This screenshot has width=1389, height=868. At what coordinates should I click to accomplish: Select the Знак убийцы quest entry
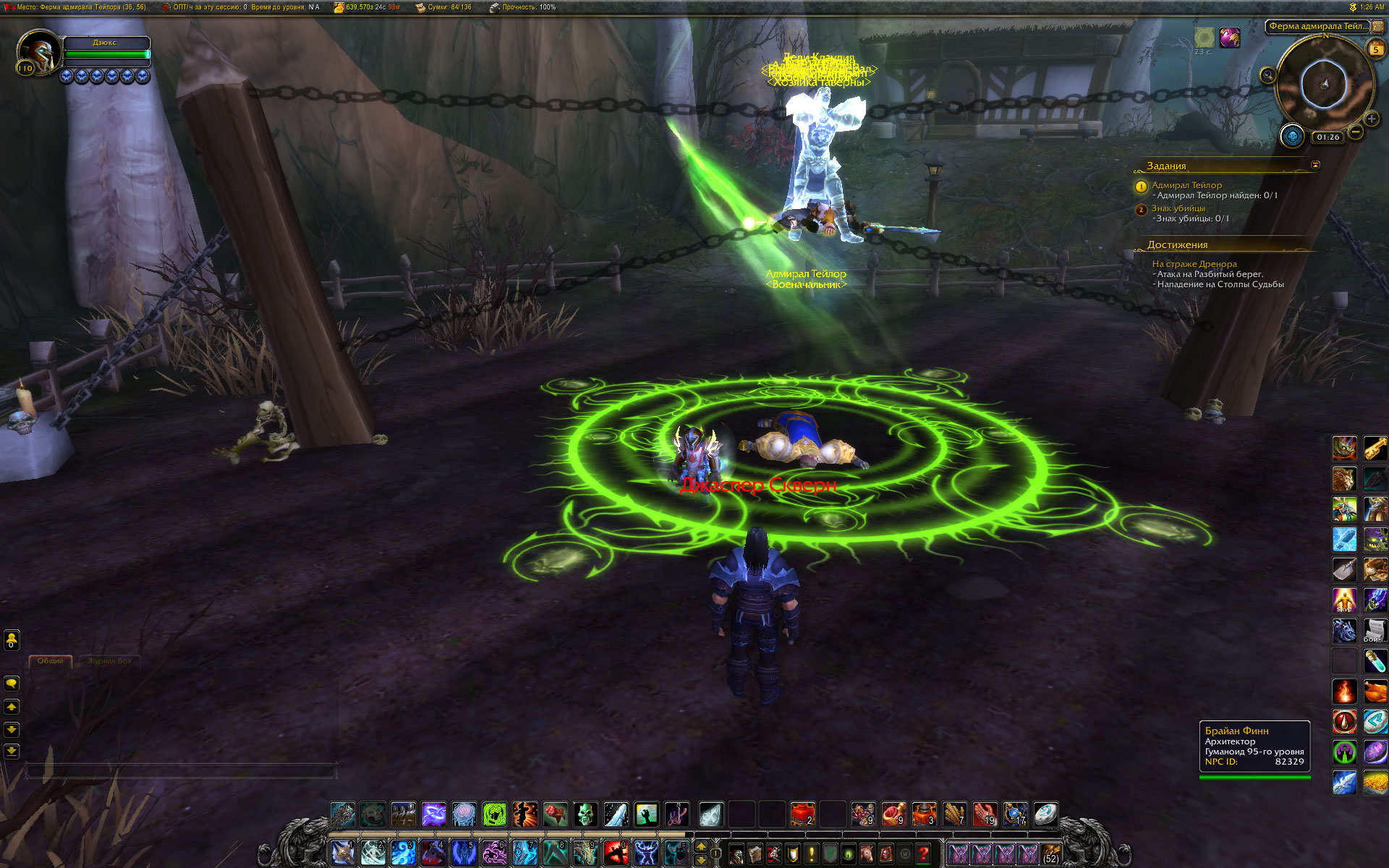[x=1178, y=208]
